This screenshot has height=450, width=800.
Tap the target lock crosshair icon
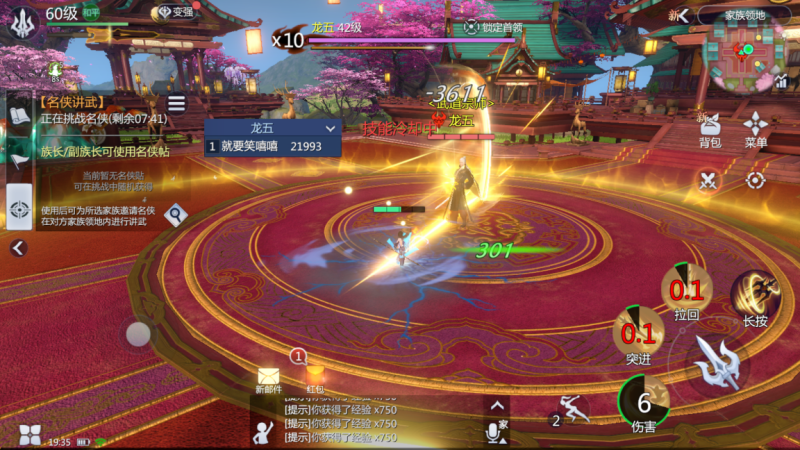click(x=756, y=181)
